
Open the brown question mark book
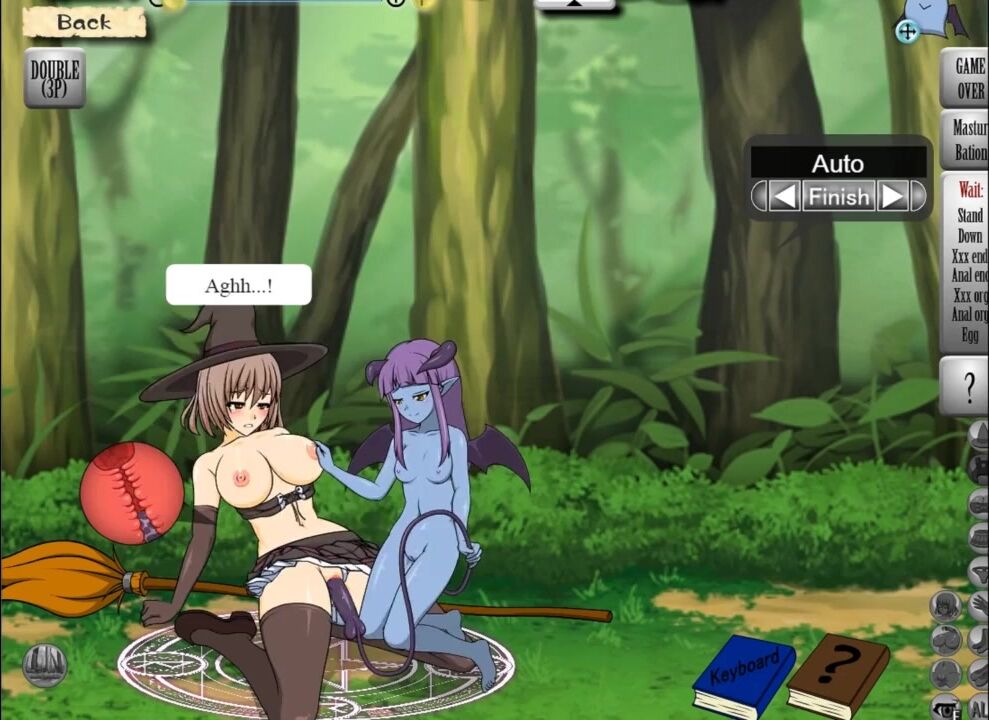pyautogui.click(x=838, y=673)
